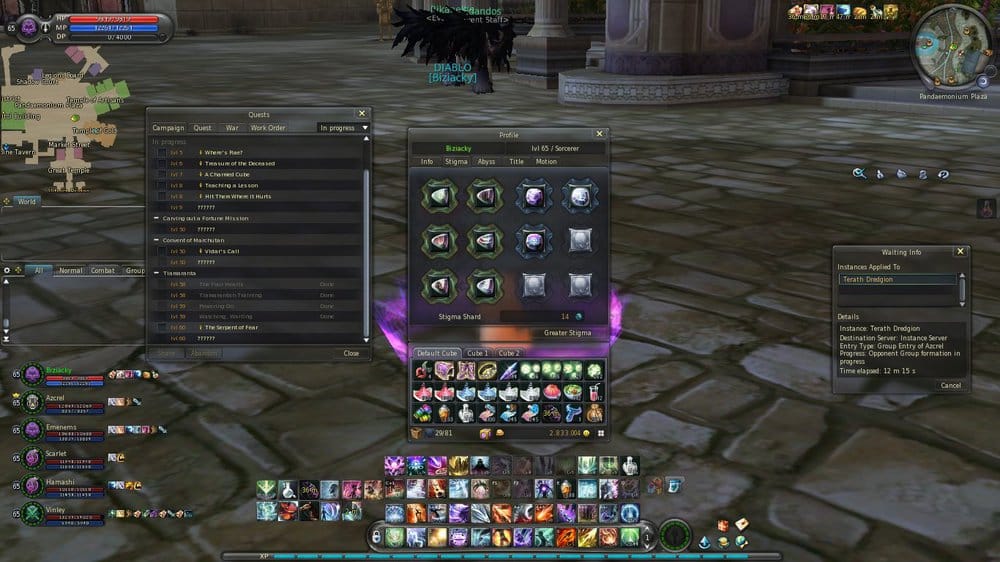Image resolution: width=1000 pixels, height=562 pixels.
Task: Open the Abyss tab in Profile
Action: click(x=486, y=161)
